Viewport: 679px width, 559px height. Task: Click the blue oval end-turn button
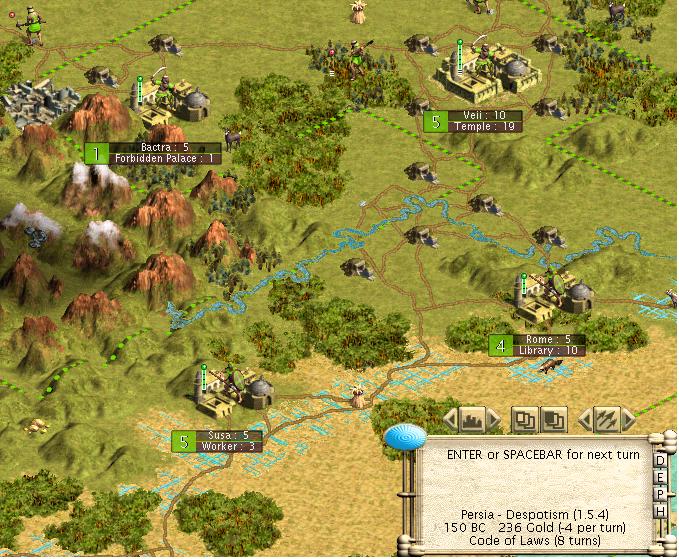coord(407,439)
